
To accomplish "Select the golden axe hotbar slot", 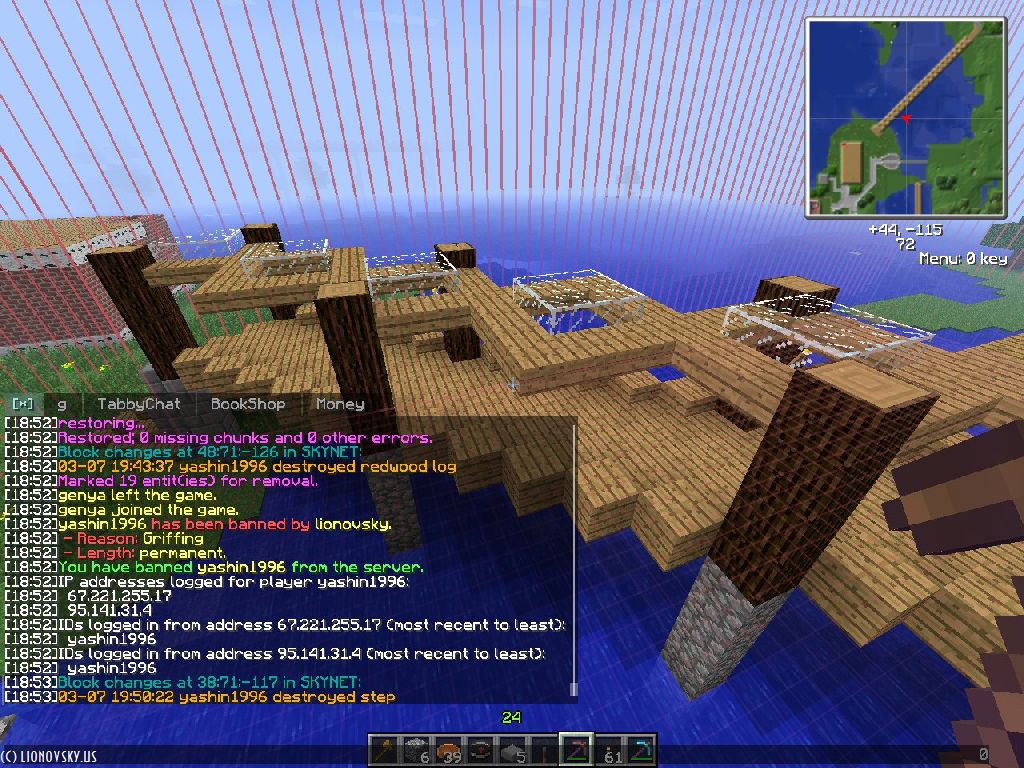I will pos(384,751).
